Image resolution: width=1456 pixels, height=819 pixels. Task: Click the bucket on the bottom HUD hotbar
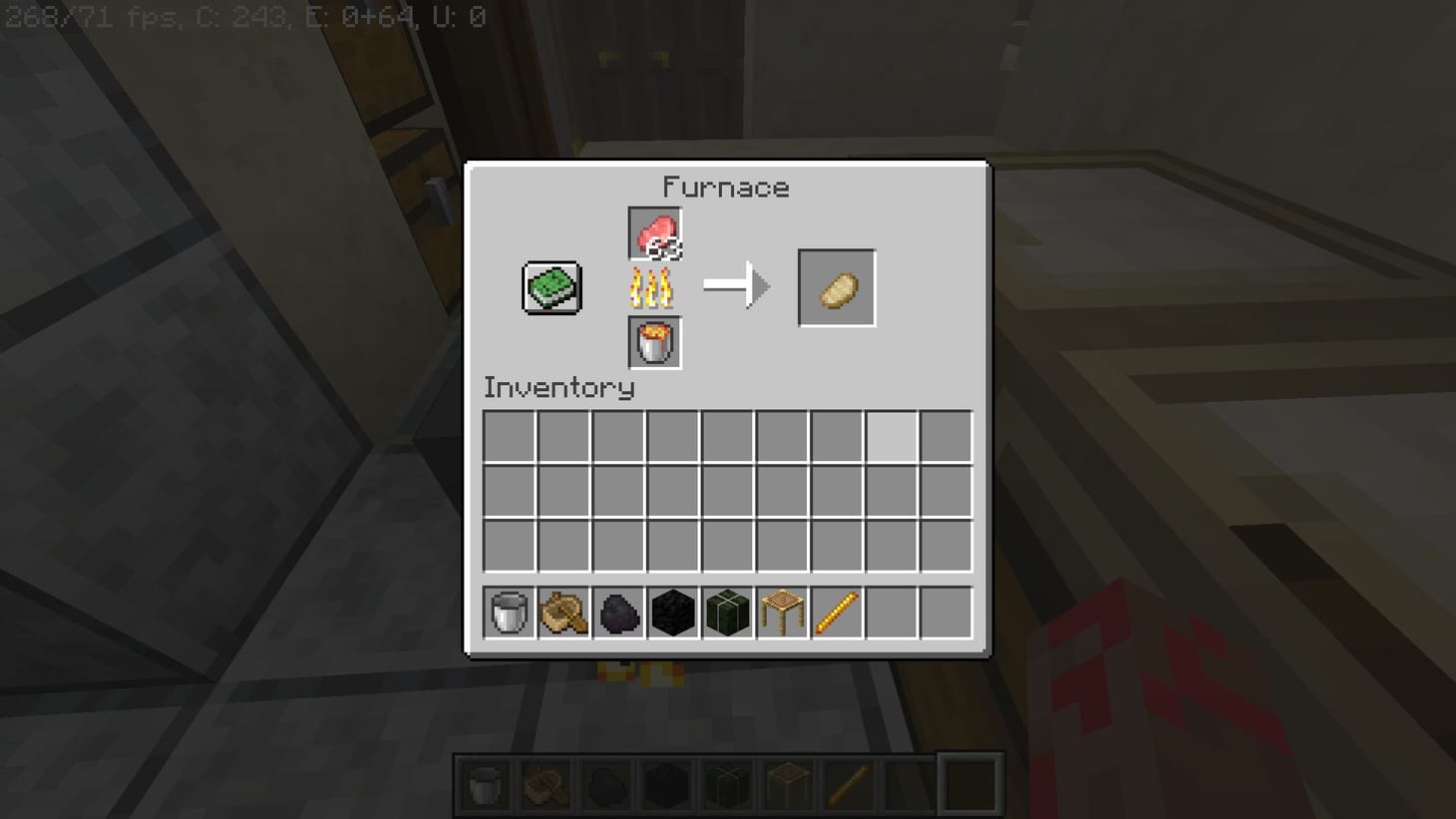click(486, 785)
